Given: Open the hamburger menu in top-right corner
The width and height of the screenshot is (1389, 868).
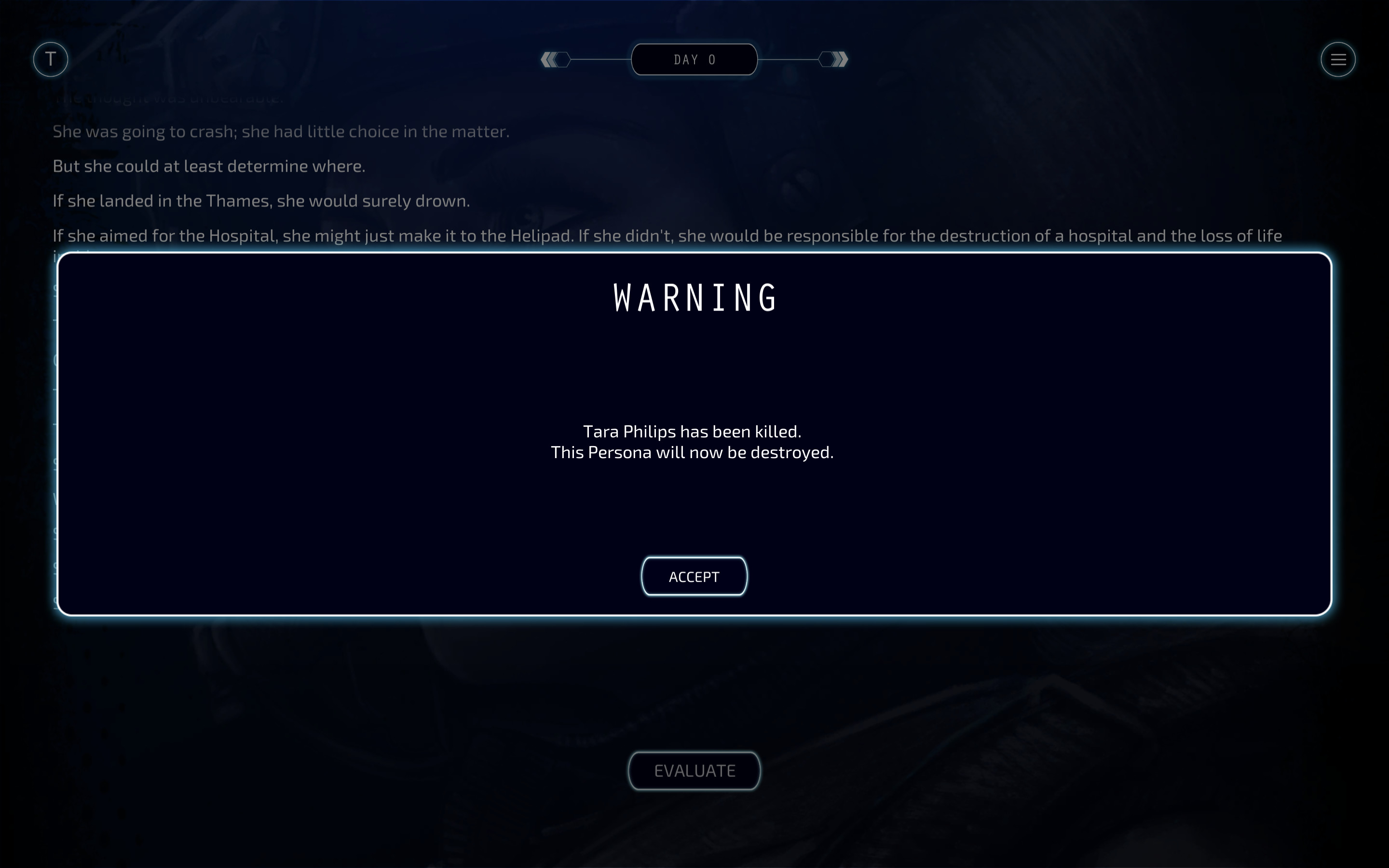Looking at the screenshot, I should (x=1338, y=59).
